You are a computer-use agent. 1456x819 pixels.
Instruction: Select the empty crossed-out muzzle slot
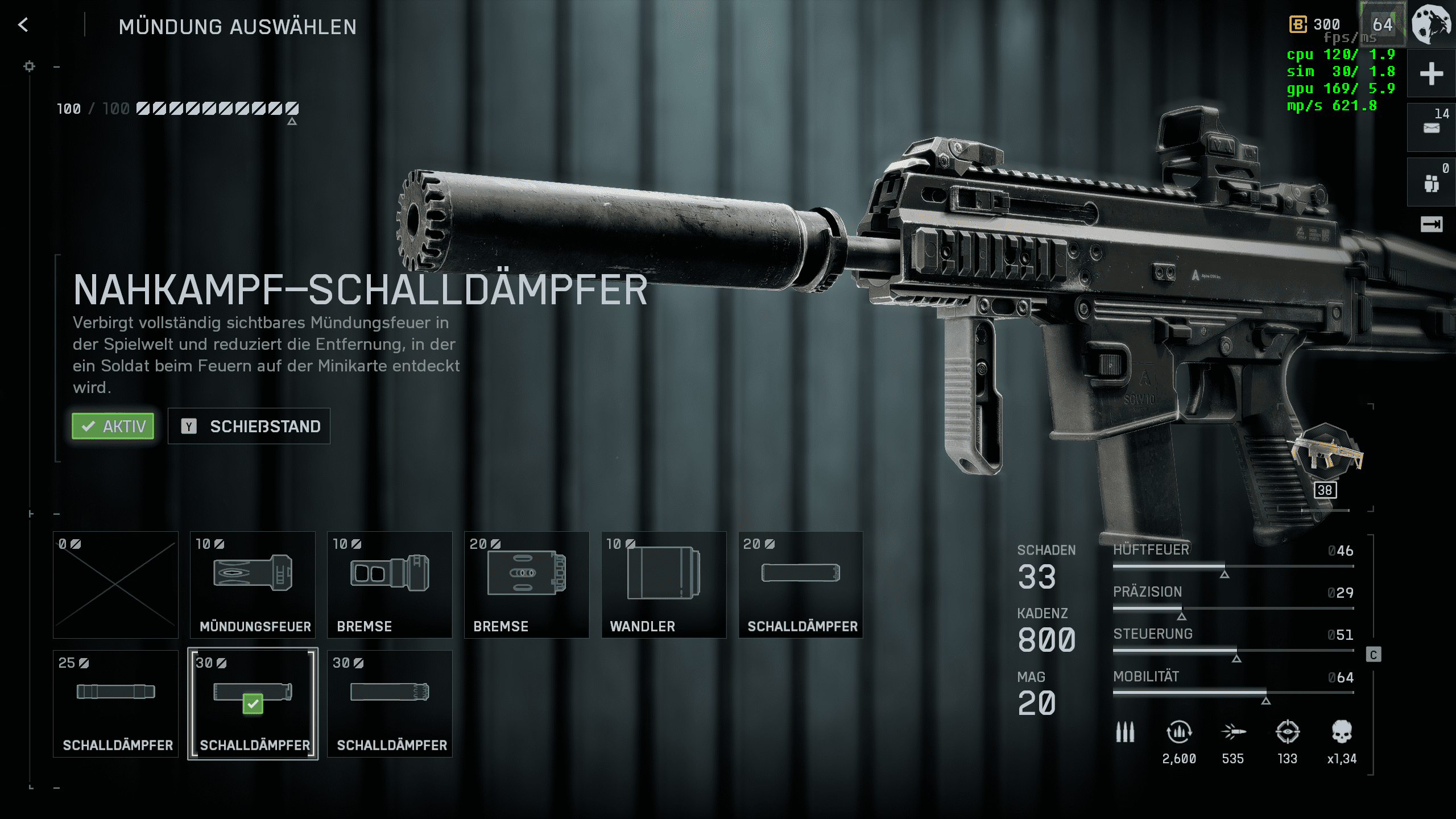point(115,585)
